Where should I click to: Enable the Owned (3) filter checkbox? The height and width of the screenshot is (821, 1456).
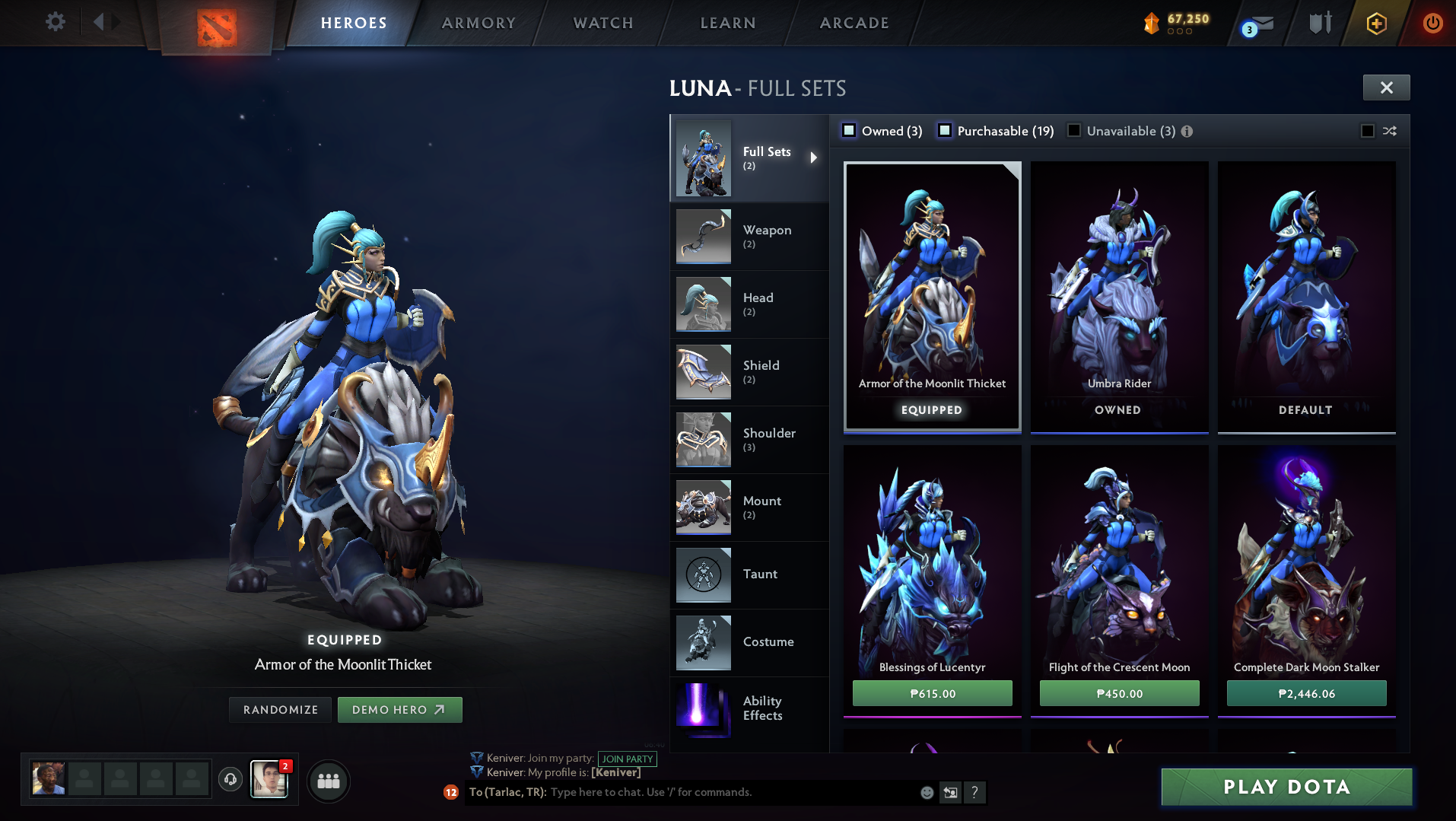pos(848,130)
